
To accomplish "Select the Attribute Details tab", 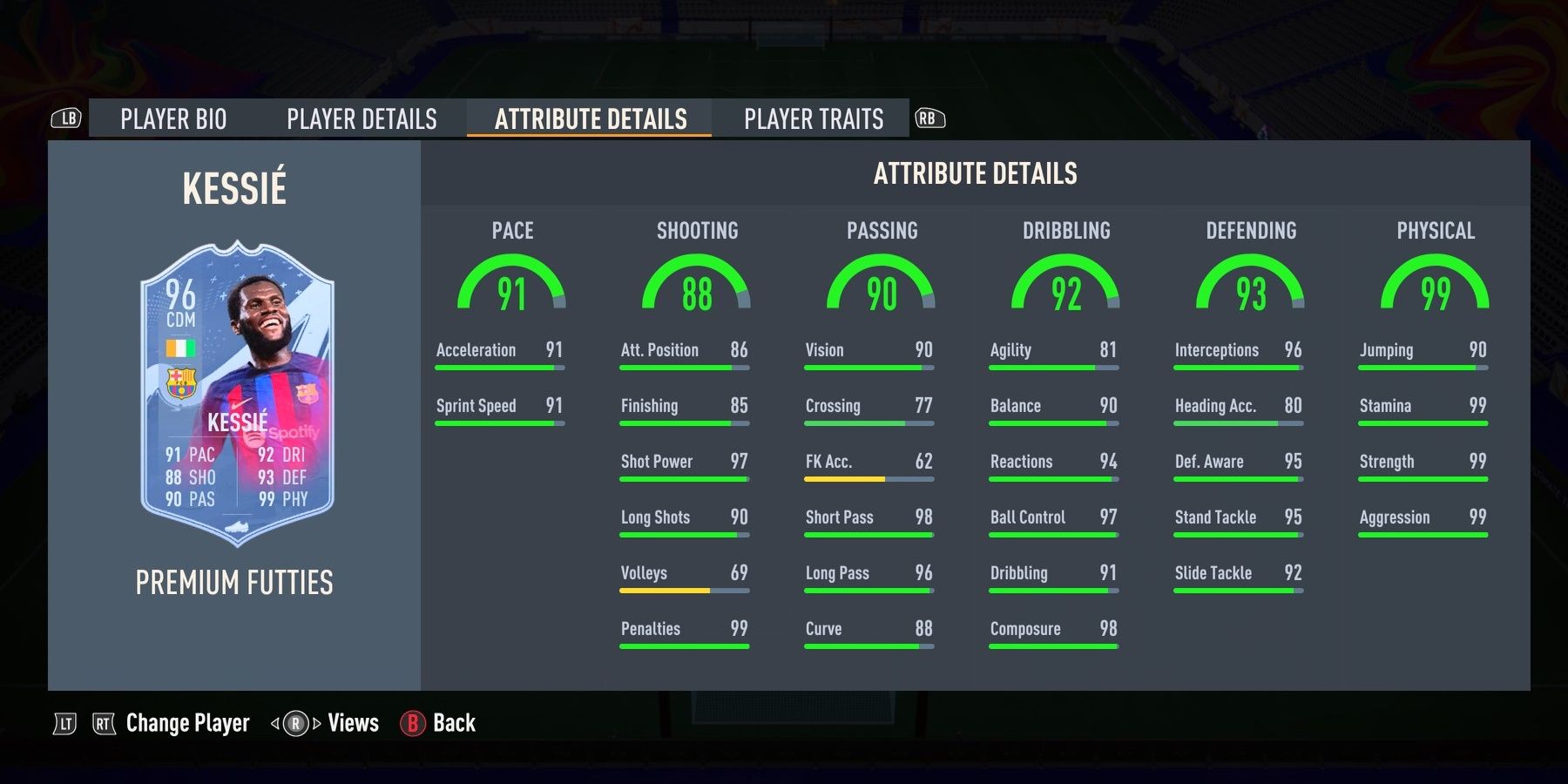I will coord(589,119).
